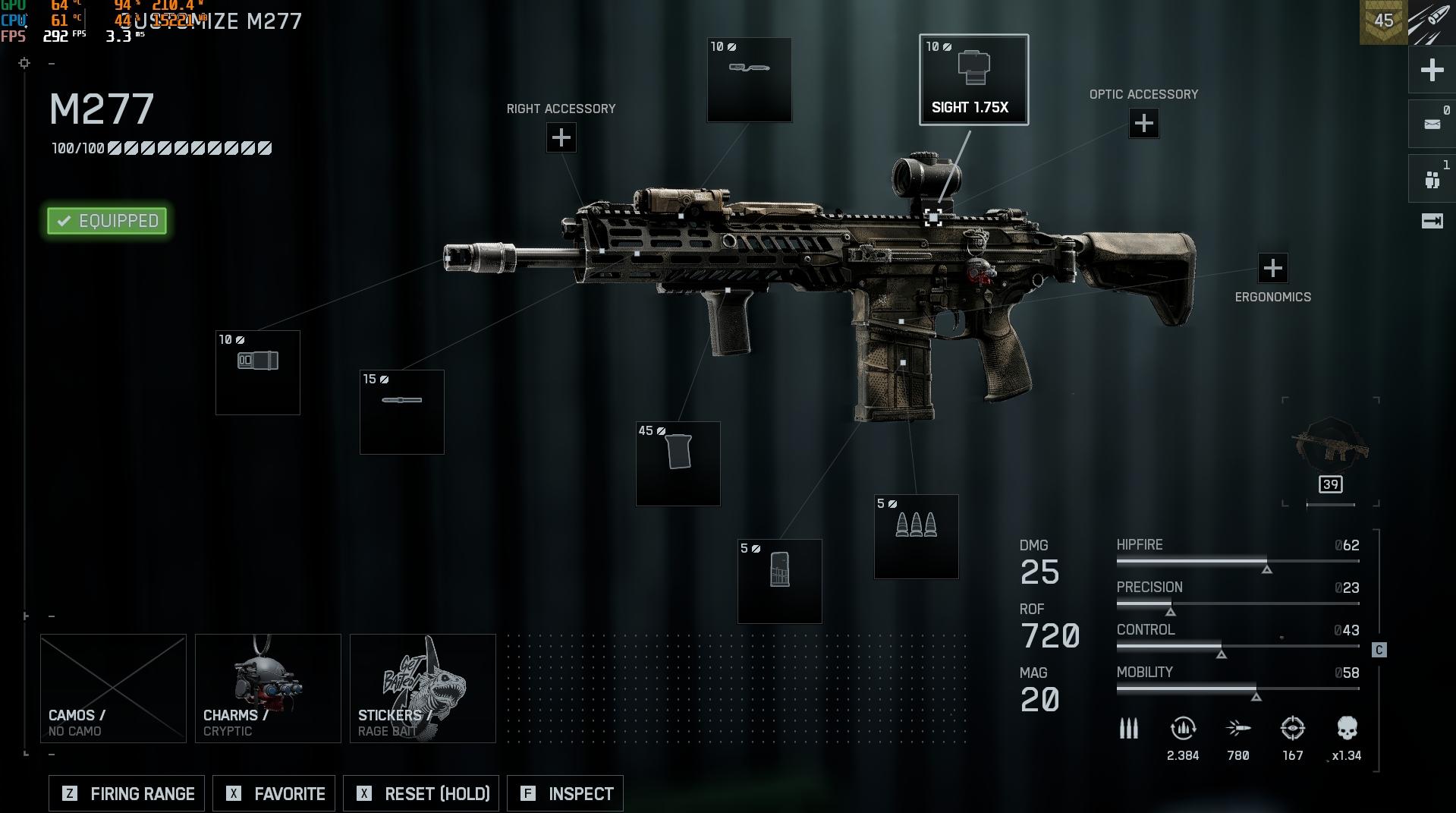Add a right accessory attachment
The width and height of the screenshot is (1456, 813).
[x=561, y=138]
